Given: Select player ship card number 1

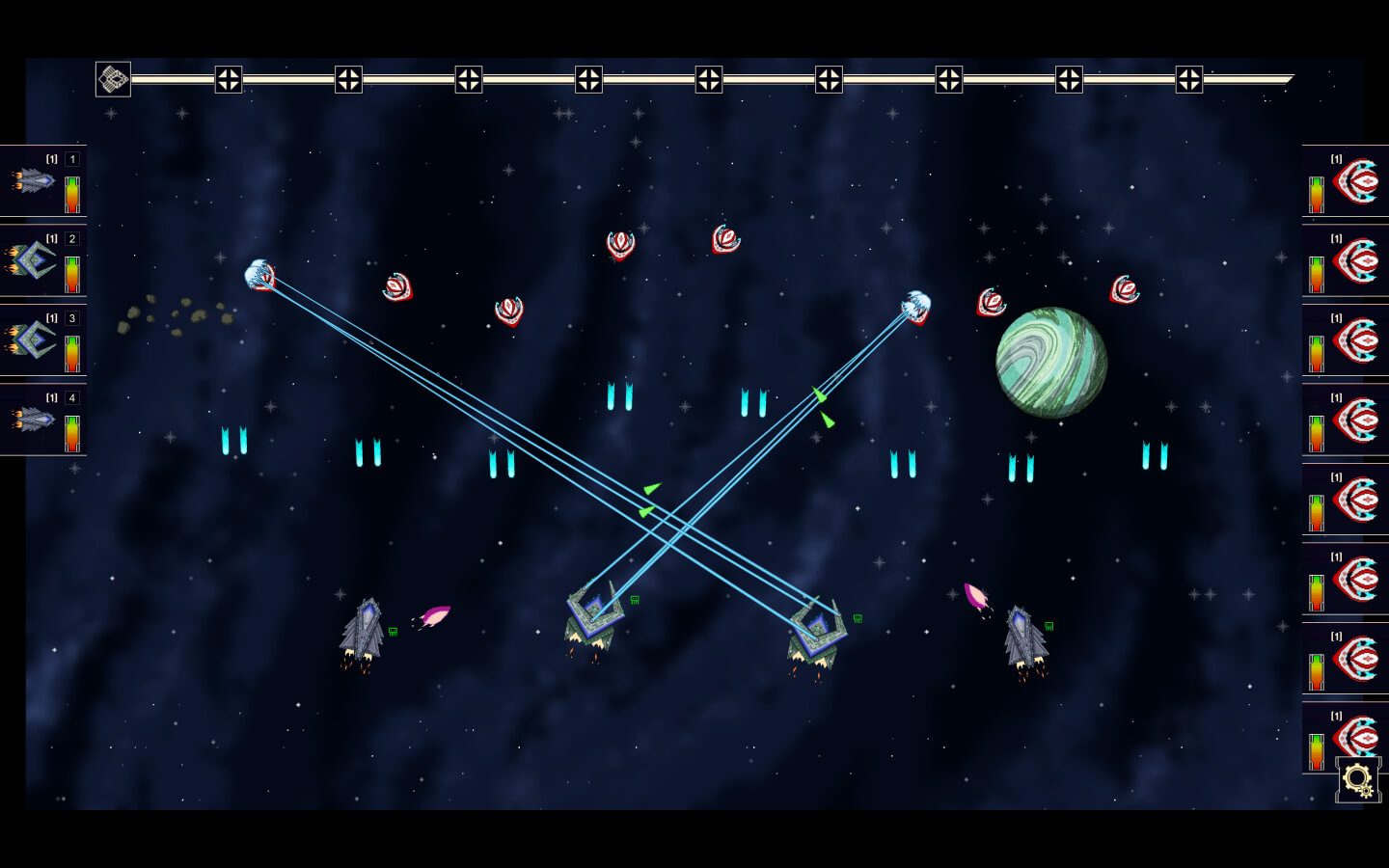Looking at the screenshot, I should (x=42, y=180).
